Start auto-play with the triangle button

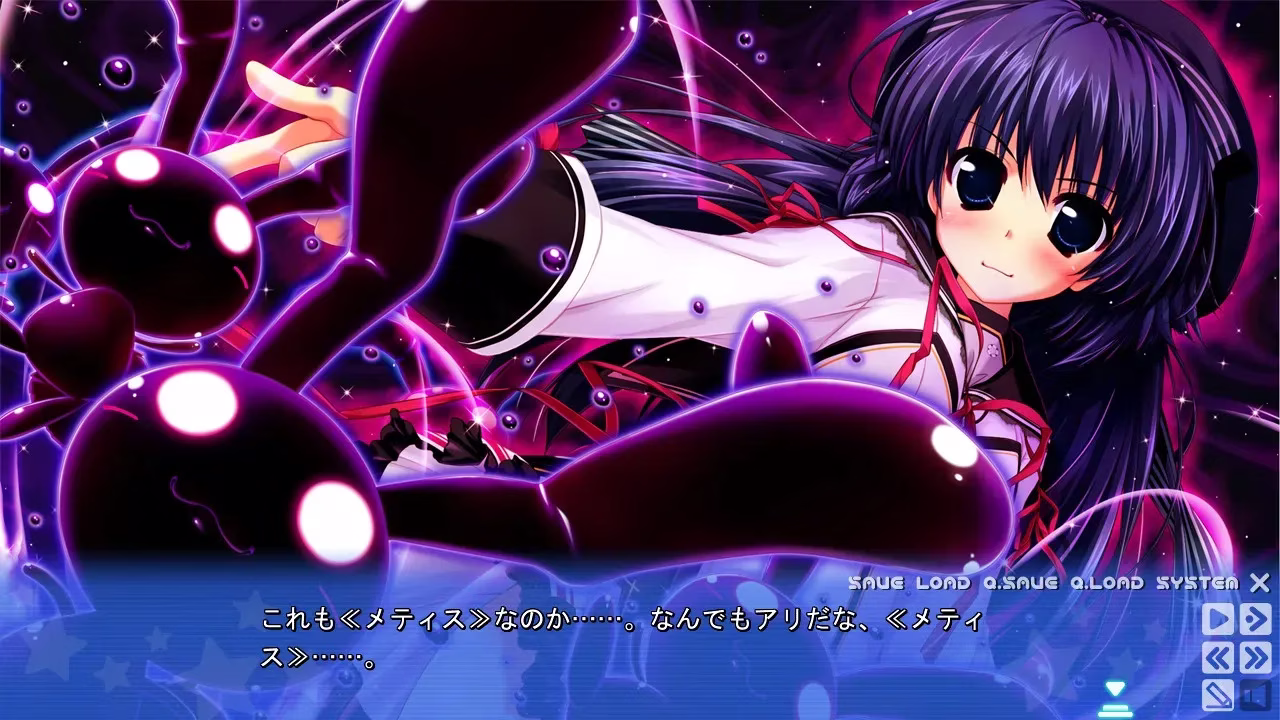tap(1217, 619)
